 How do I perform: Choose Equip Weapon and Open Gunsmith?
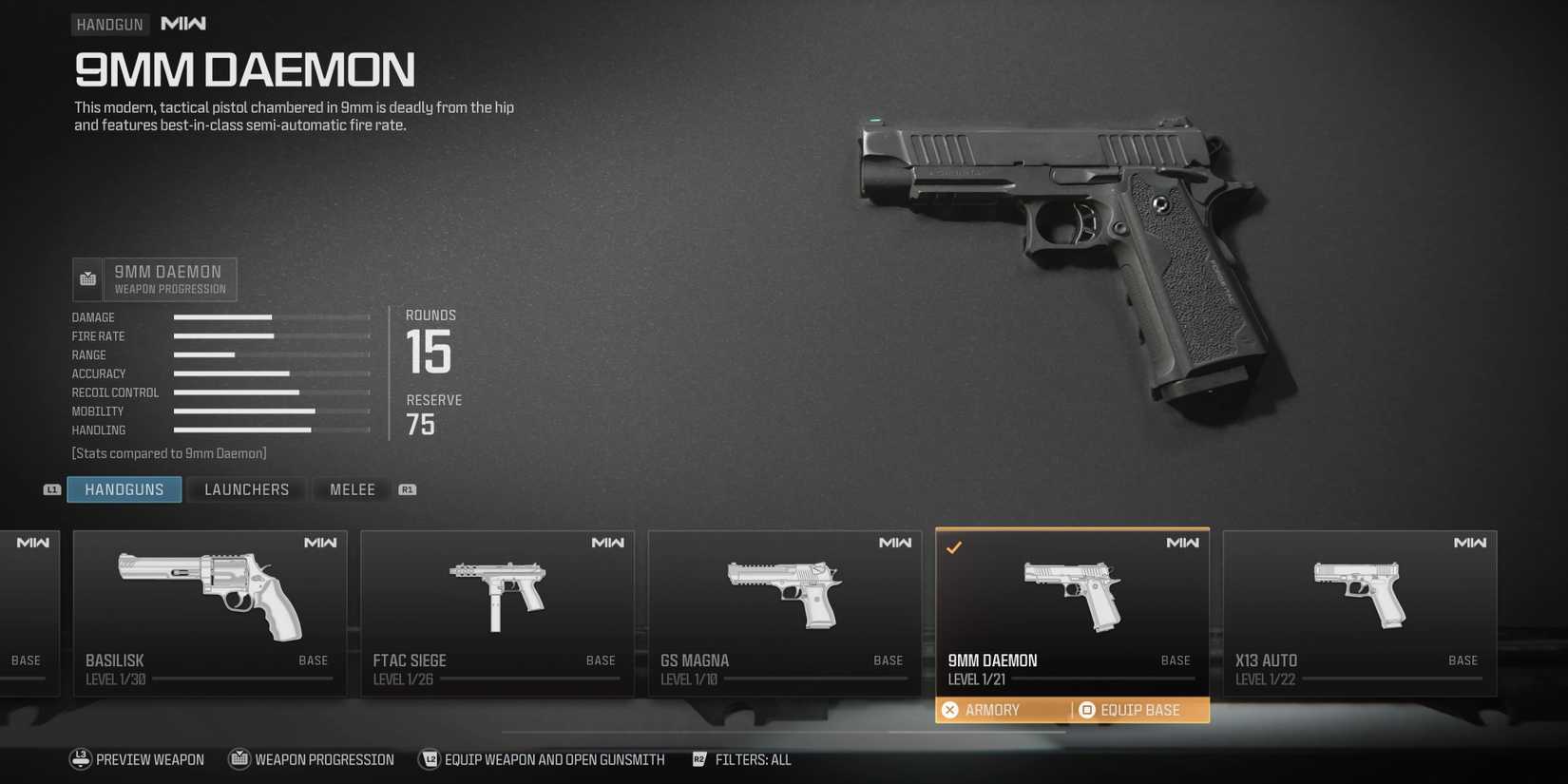click(542, 759)
